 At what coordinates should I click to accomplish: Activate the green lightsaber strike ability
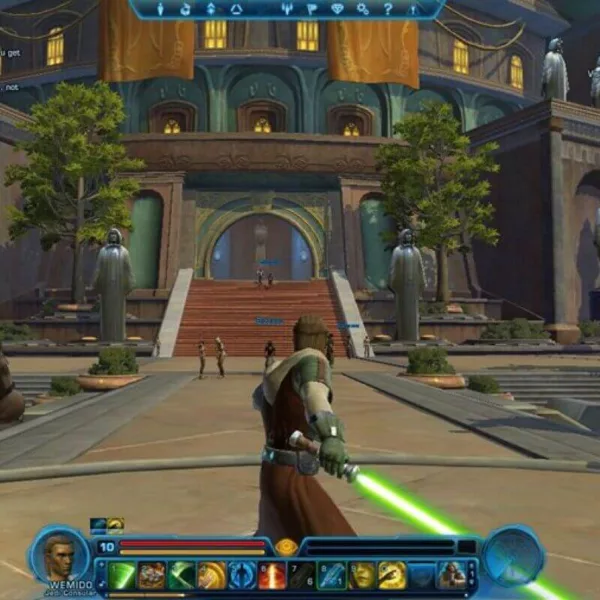click(x=122, y=575)
